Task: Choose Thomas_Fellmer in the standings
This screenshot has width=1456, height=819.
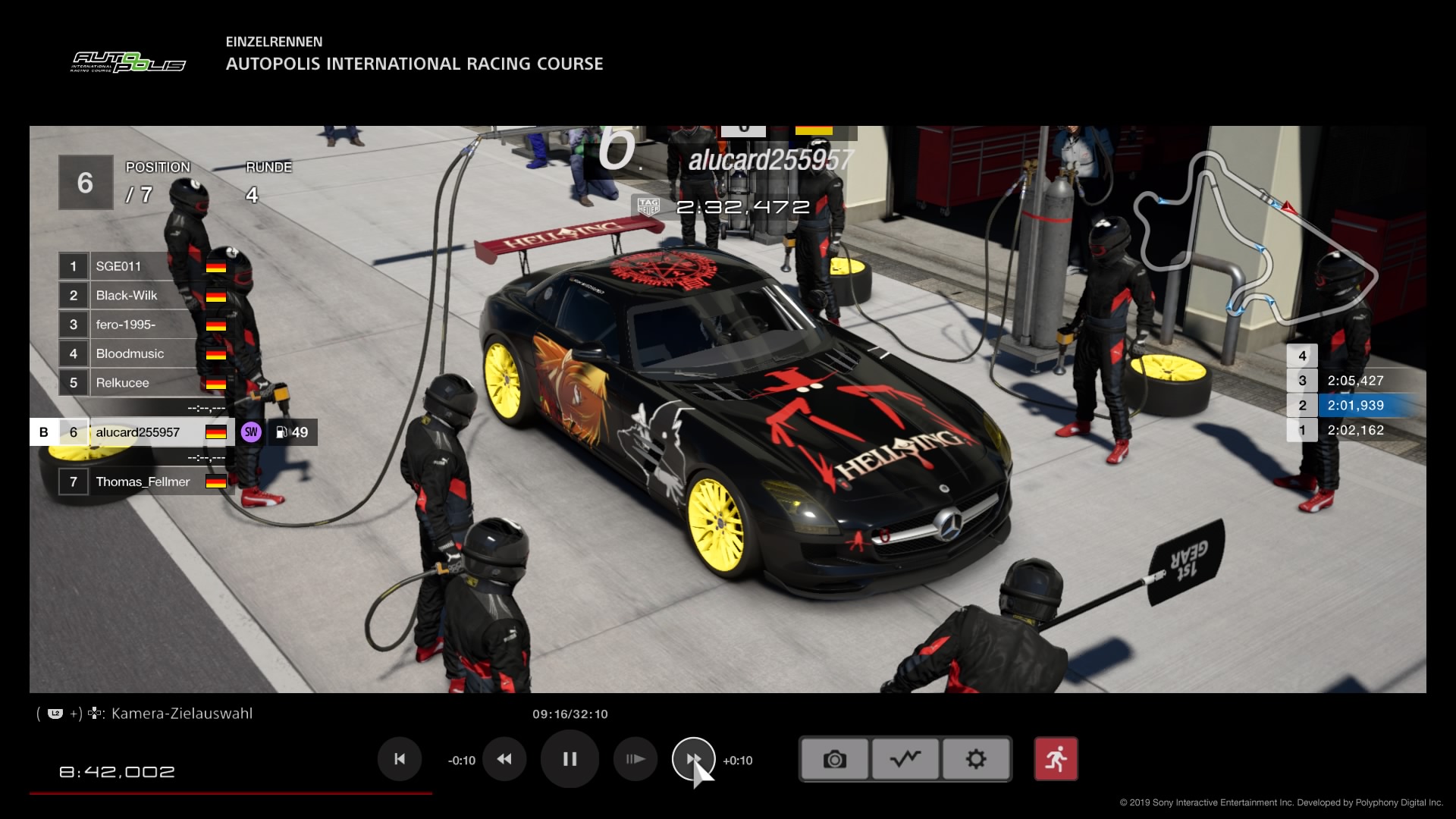Action: pyautogui.click(x=143, y=482)
